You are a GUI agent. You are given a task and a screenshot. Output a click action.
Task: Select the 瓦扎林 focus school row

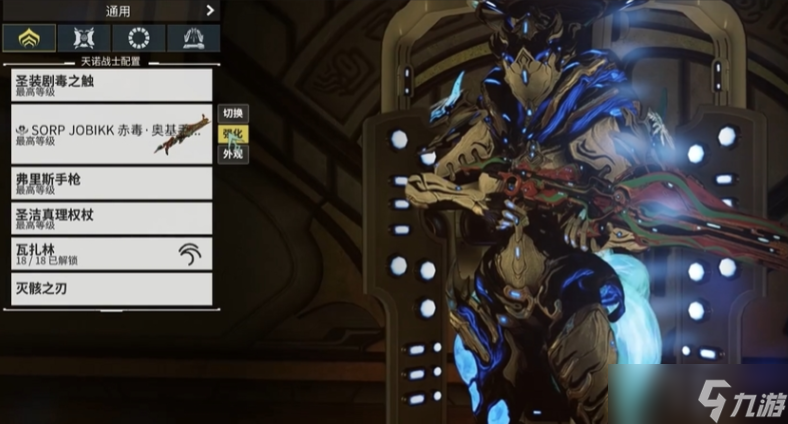pyautogui.click(x=111, y=254)
